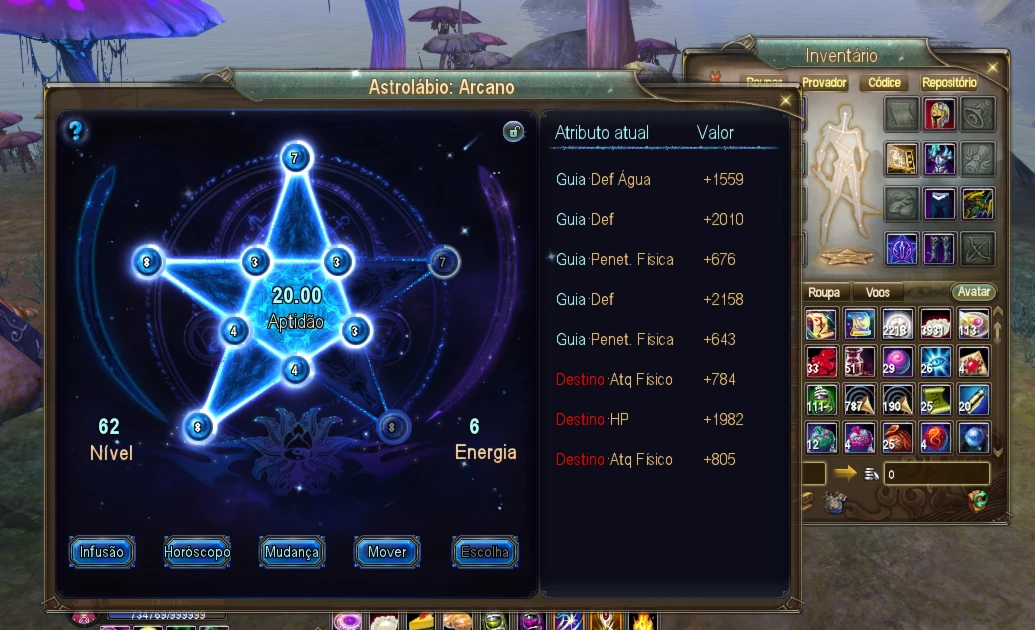Open the Códice tab
Viewport: 1035px width, 630px height.
(884, 83)
